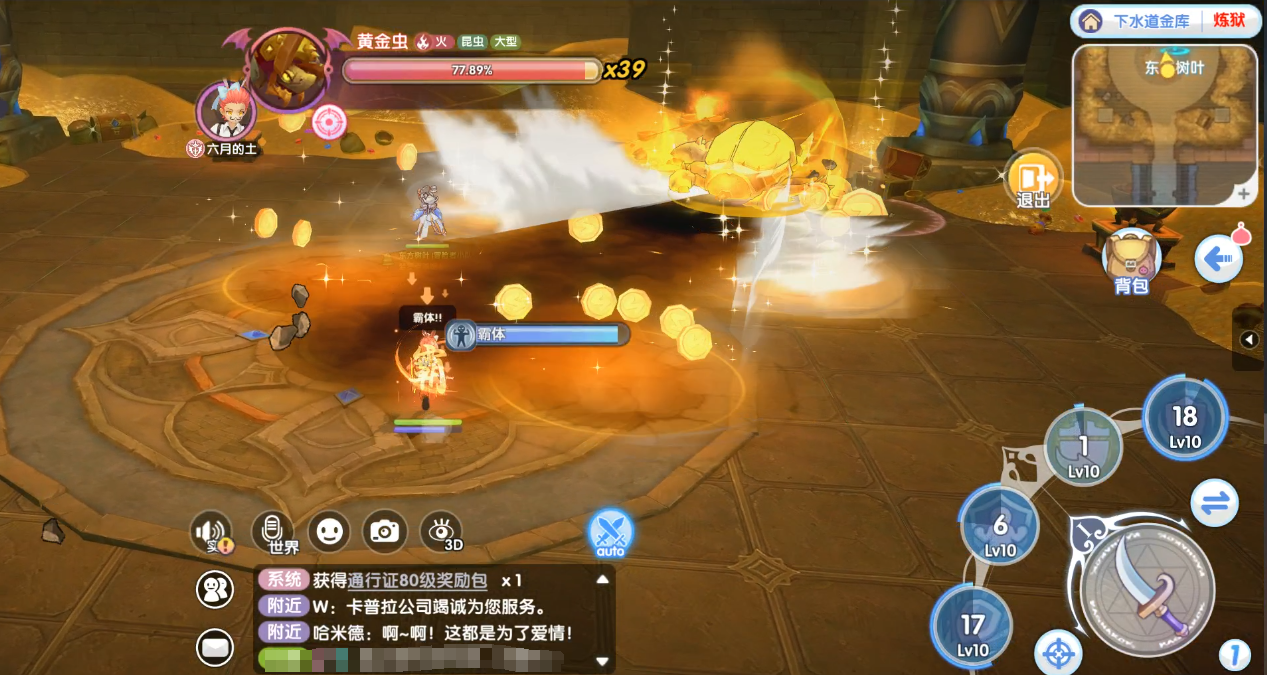1267x675 pixels.
Task: Expand the minimap with the plus button
Action: 1243,194
